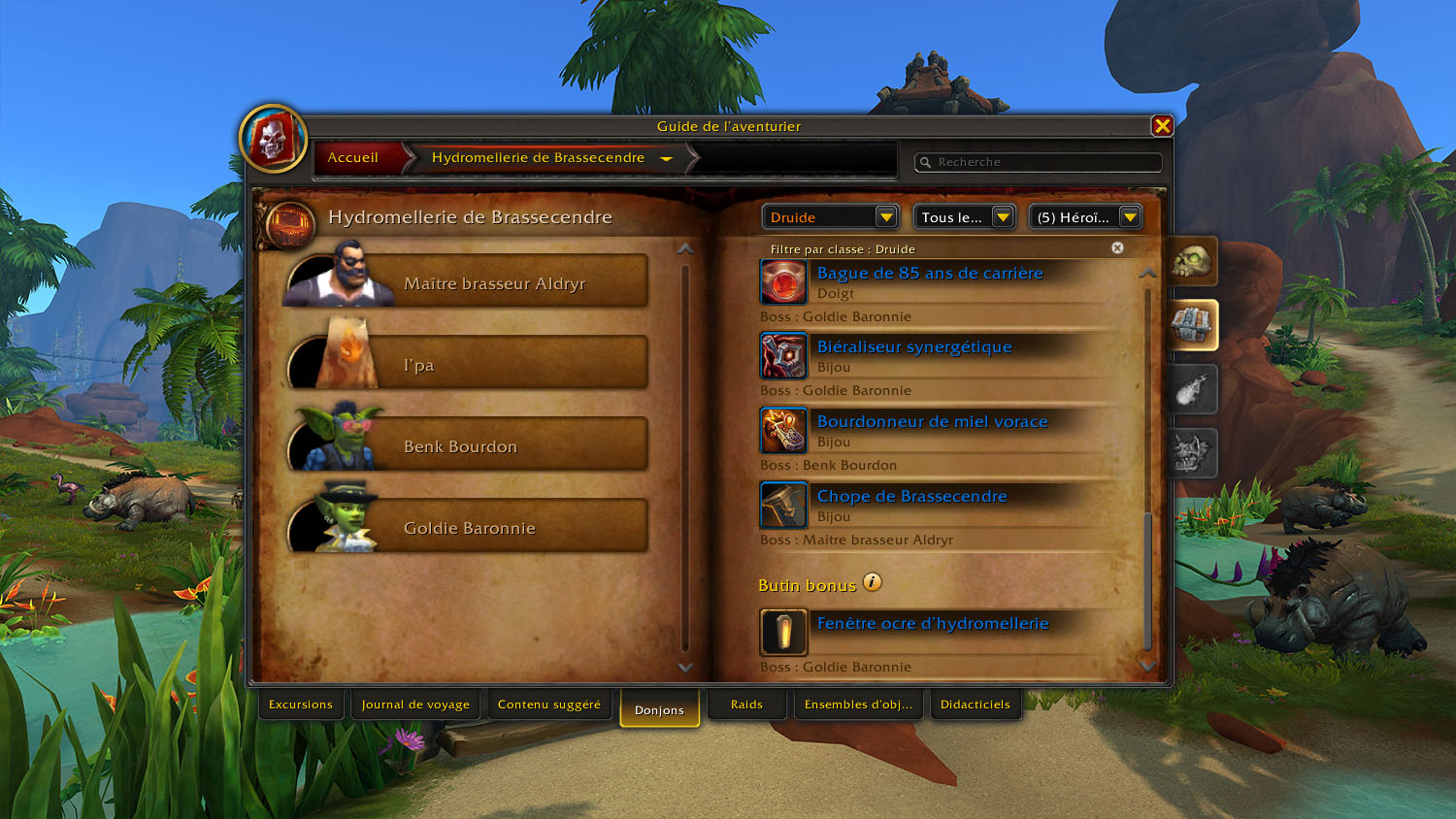The width and height of the screenshot is (1456, 819).
Task: Click the Bourdonneur de miel vorace item
Action: point(932,422)
